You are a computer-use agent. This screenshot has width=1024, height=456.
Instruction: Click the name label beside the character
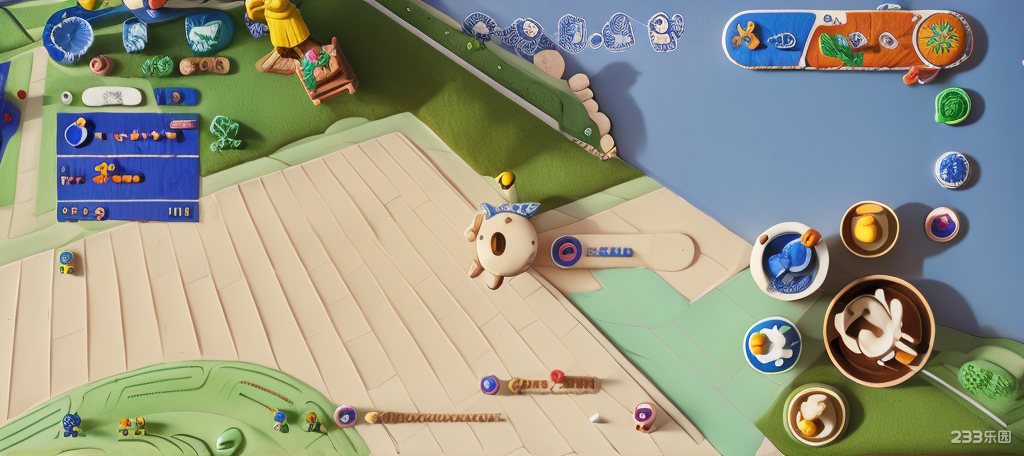620,251
